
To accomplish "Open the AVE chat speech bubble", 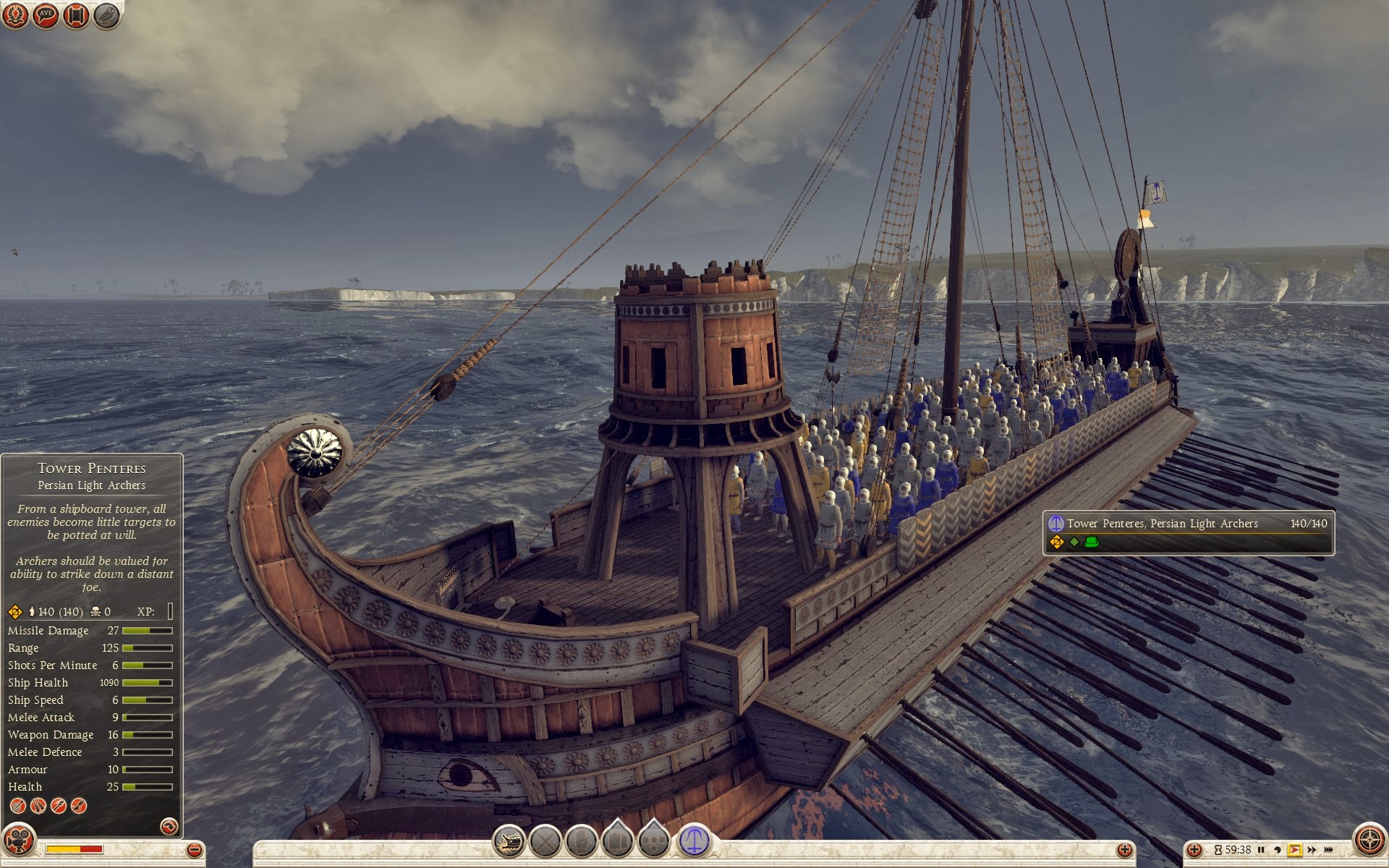I will 46,15.
